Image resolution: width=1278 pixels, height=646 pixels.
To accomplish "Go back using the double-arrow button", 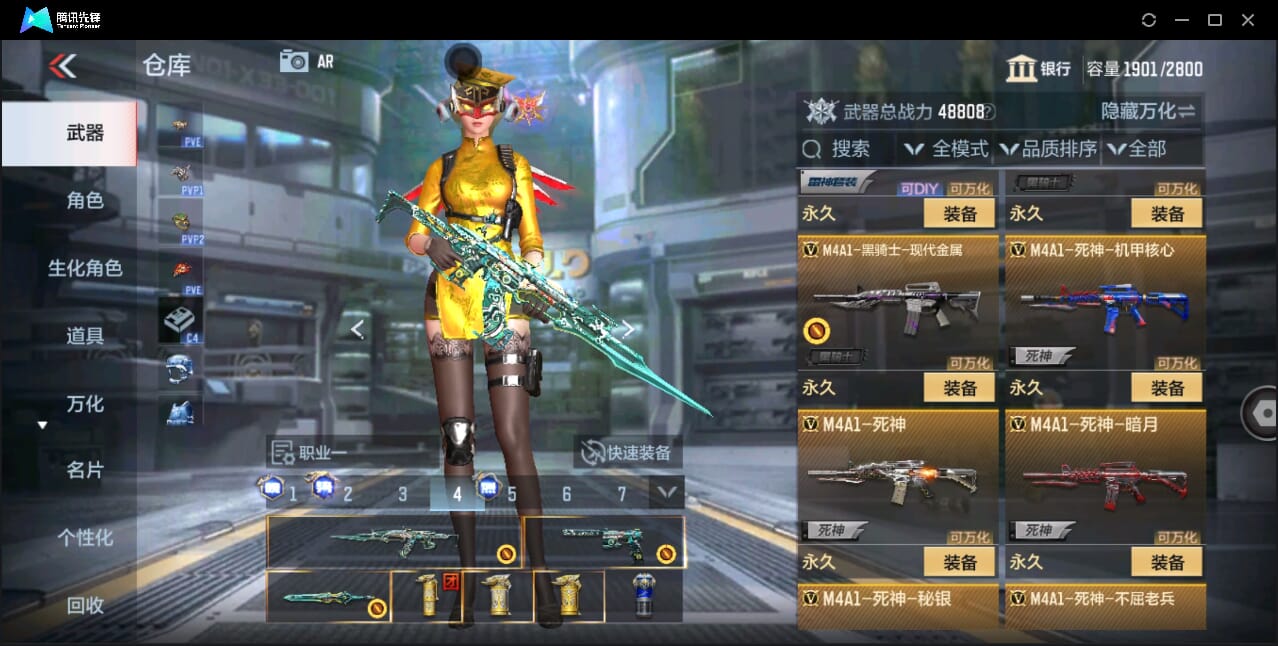I will click(62, 66).
